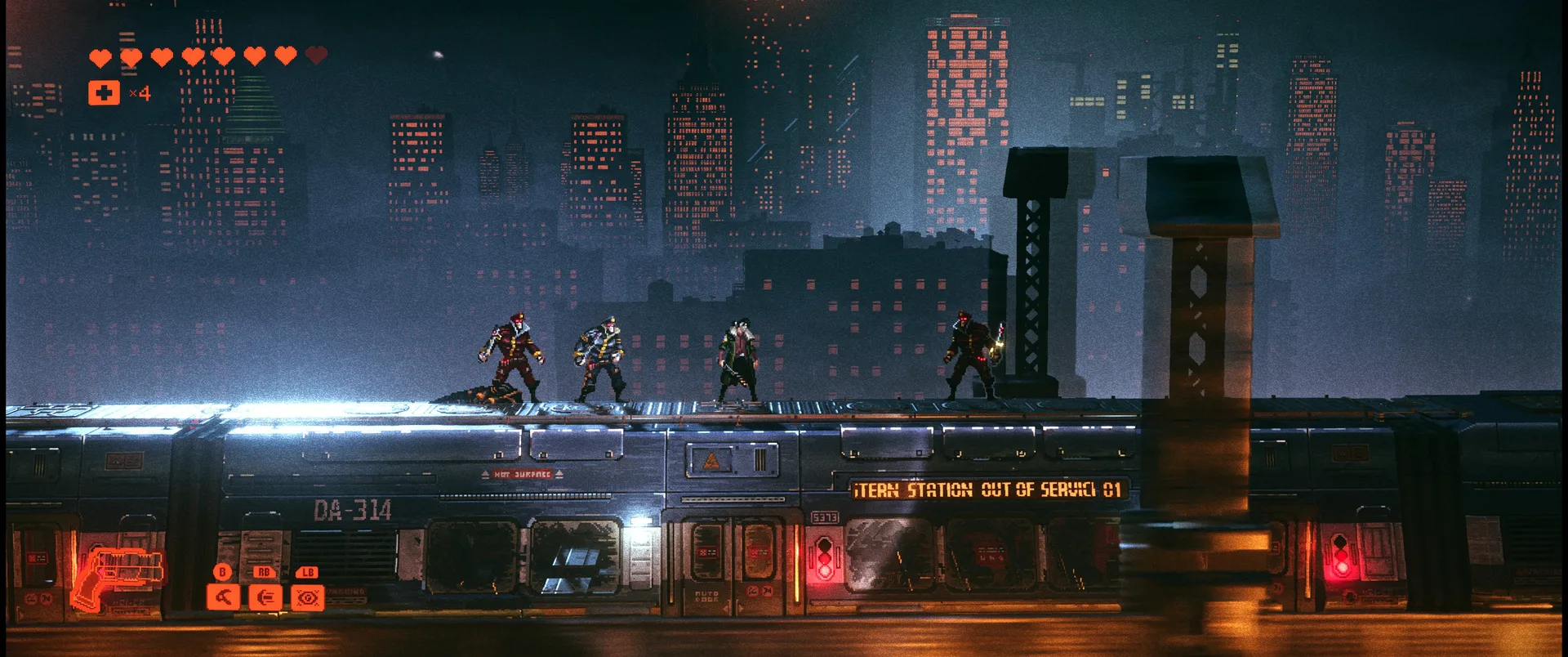The width and height of the screenshot is (1568, 657).
Task: Activate the melee strike ability icon
Action: point(223,597)
